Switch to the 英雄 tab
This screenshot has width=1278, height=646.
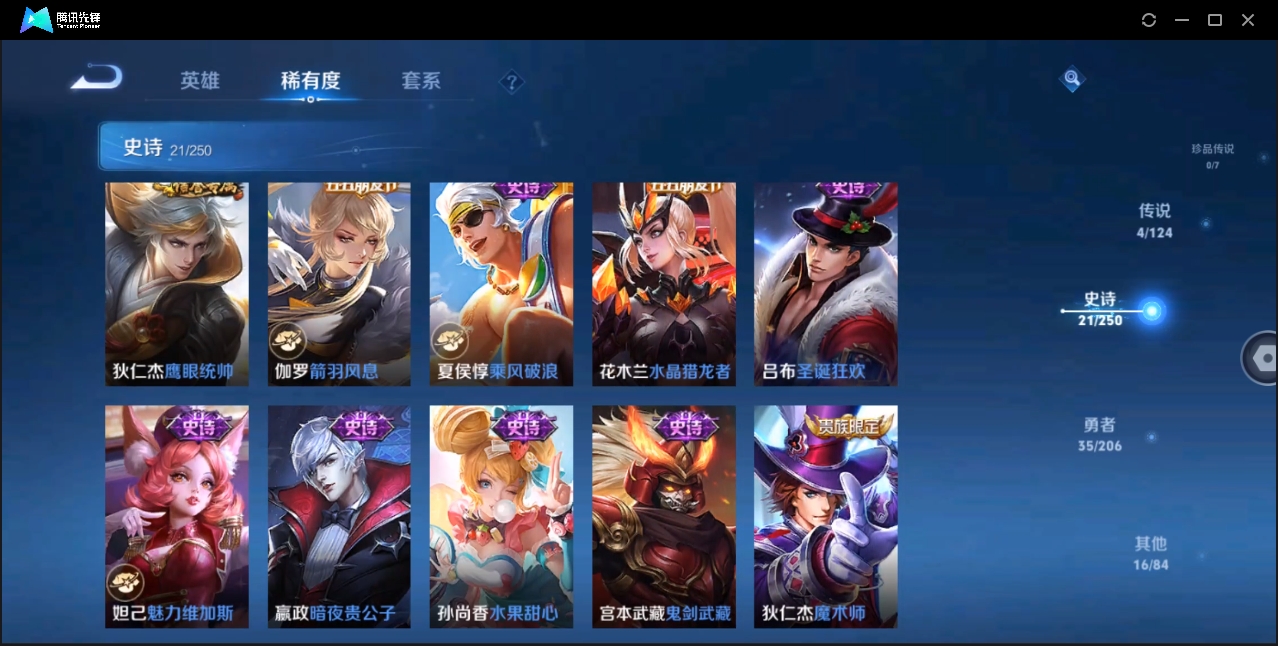point(200,81)
